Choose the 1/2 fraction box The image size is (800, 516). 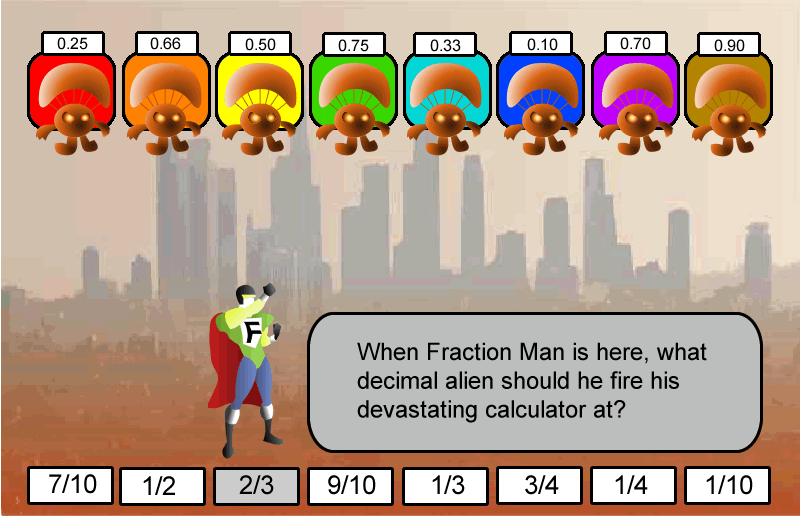pos(162,487)
